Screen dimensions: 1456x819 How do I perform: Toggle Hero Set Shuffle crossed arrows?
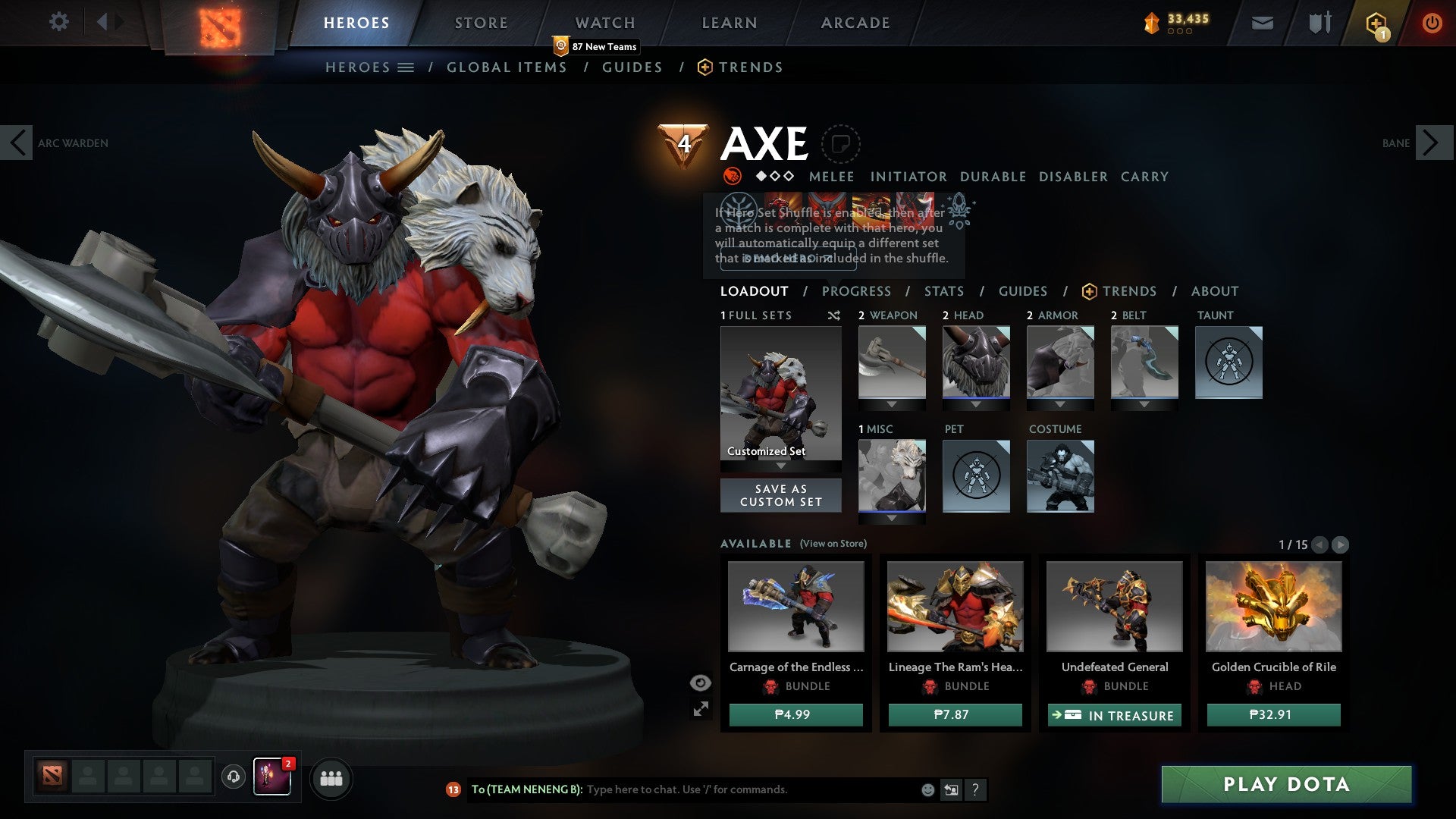[x=833, y=315]
